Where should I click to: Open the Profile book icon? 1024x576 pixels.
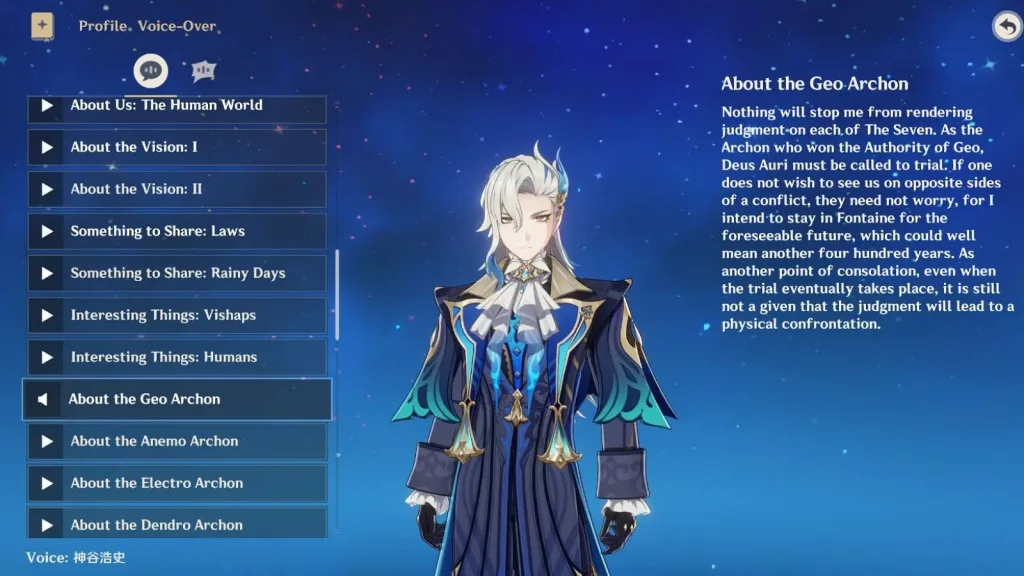(42, 26)
